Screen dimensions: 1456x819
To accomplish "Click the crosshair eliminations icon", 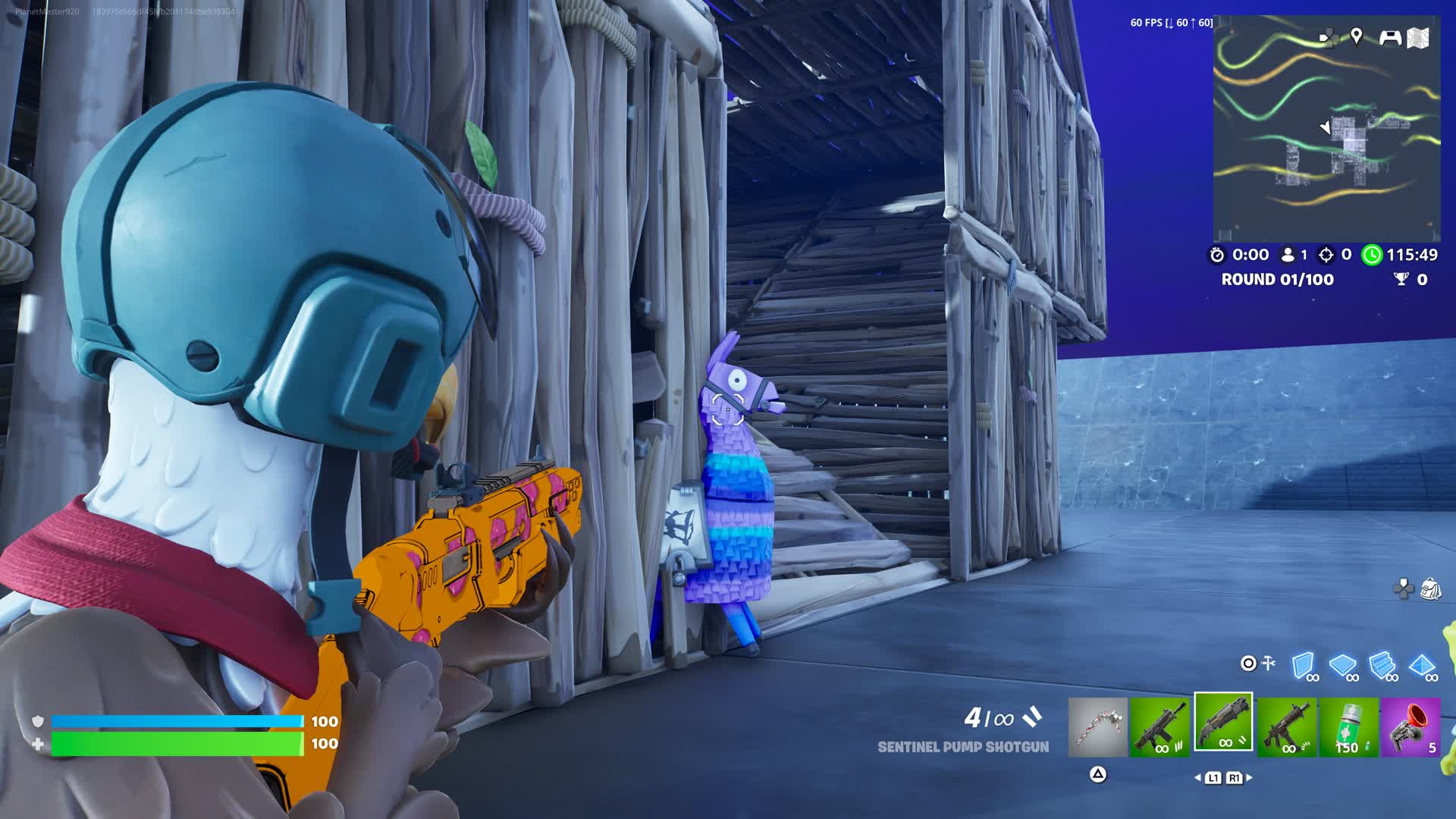I will point(1327,255).
